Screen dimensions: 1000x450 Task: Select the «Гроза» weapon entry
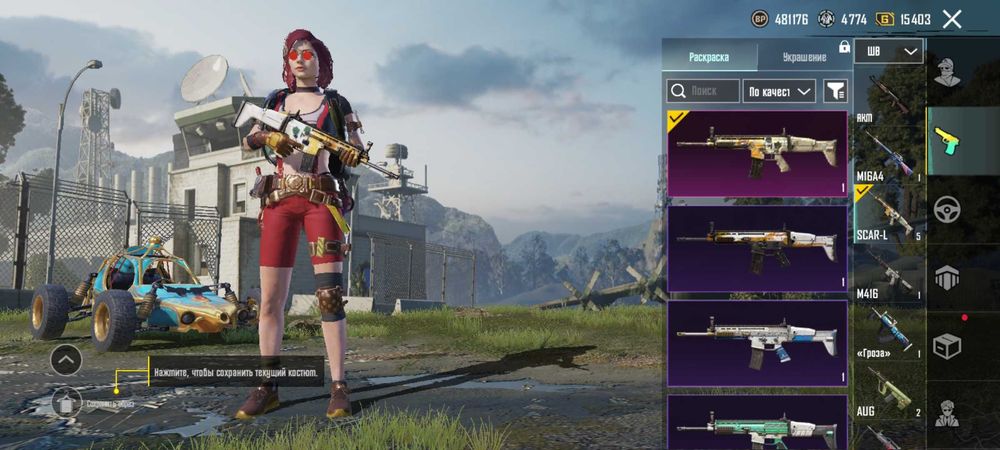[x=889, y=330]
